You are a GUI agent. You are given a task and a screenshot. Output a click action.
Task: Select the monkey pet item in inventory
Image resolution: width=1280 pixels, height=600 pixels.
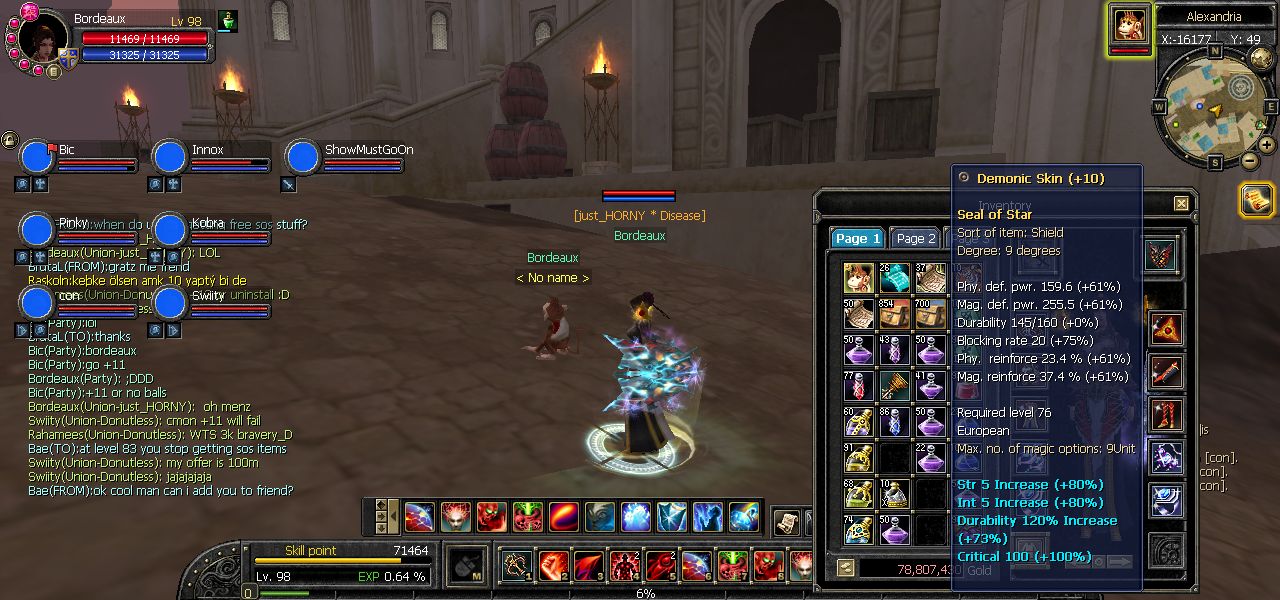click(858, 278)
